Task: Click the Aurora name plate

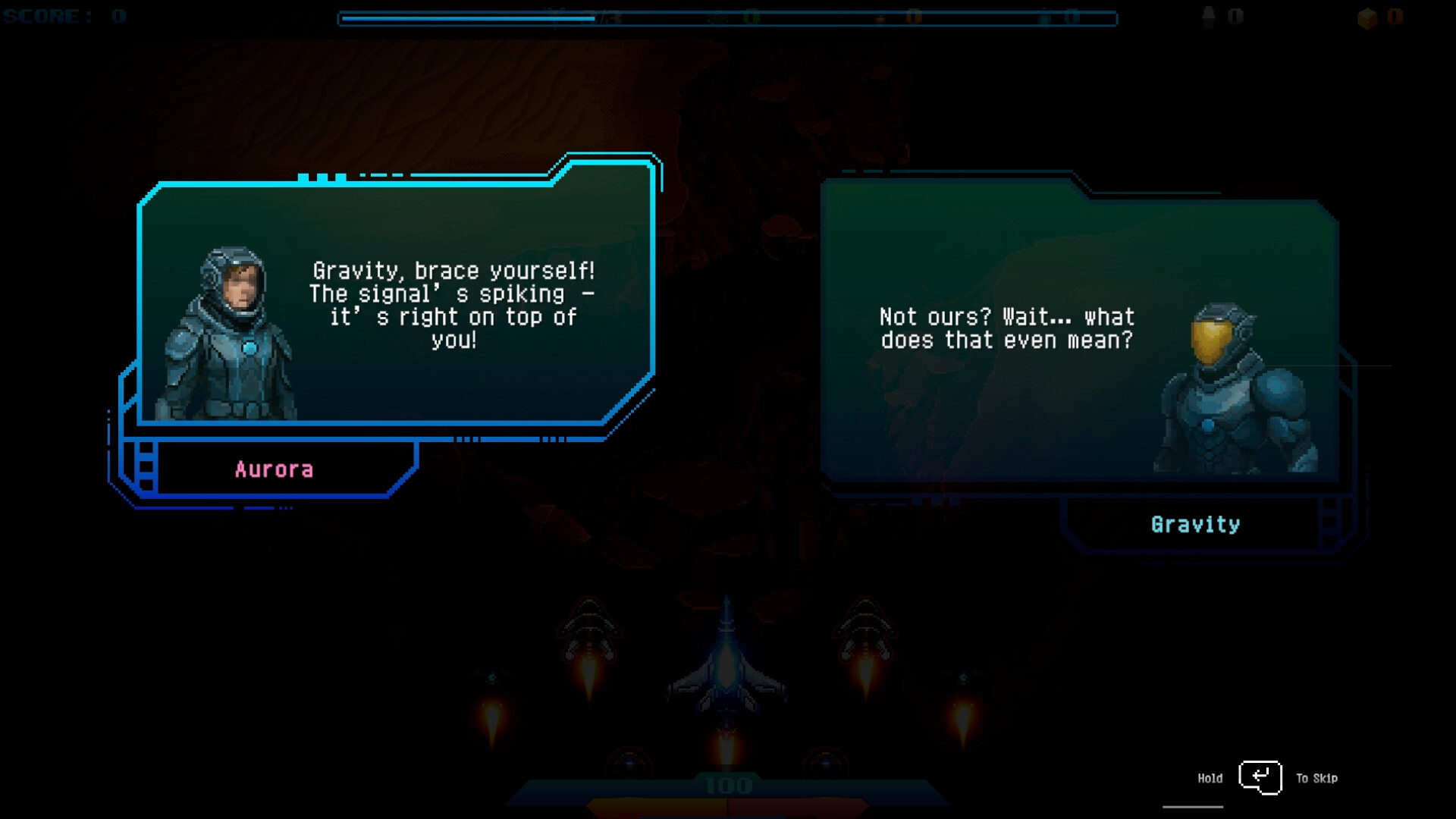Action: pyautogui.click(x=275, y=469)
